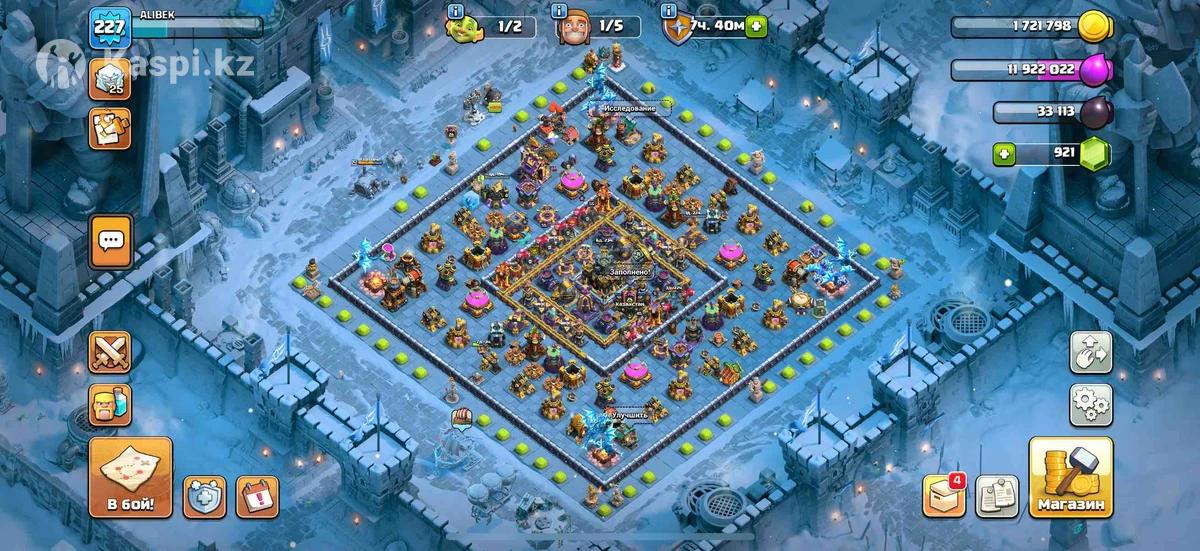Show info for the shield timer

[x=667, y=11]
